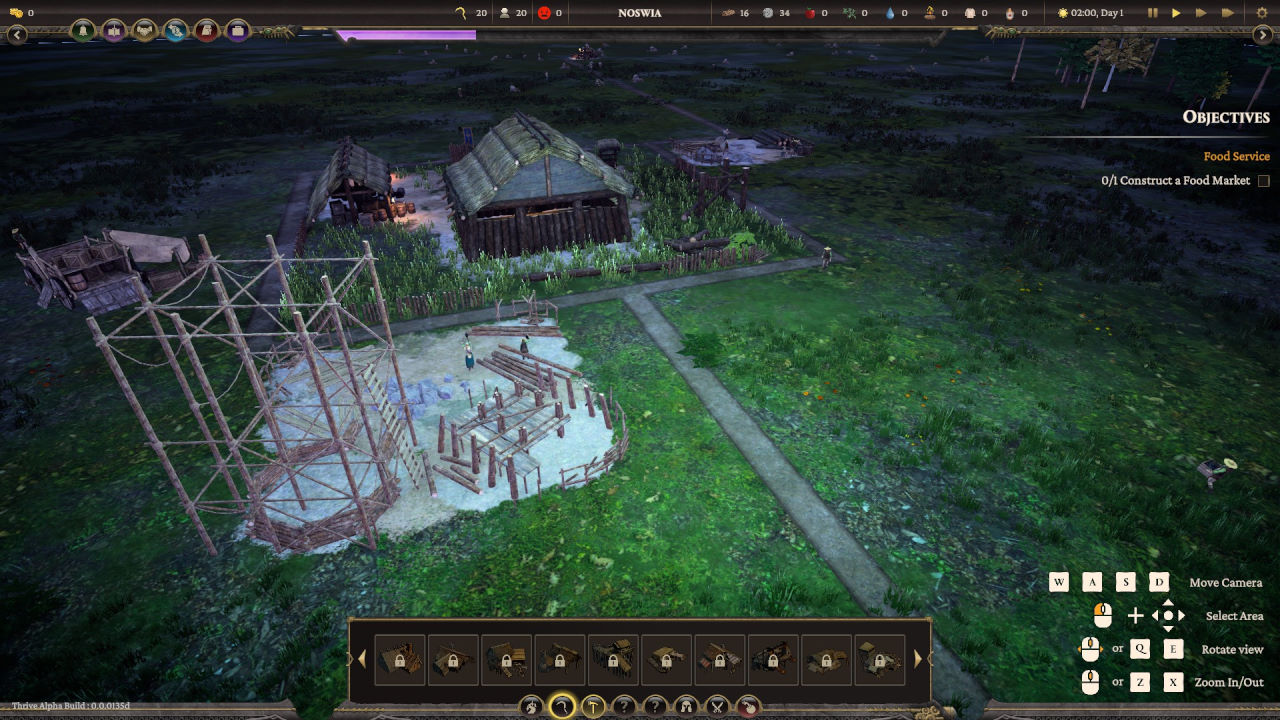1280x720 pixels.
Task: Select the first locked building slot
Action: tap(400, 659)
